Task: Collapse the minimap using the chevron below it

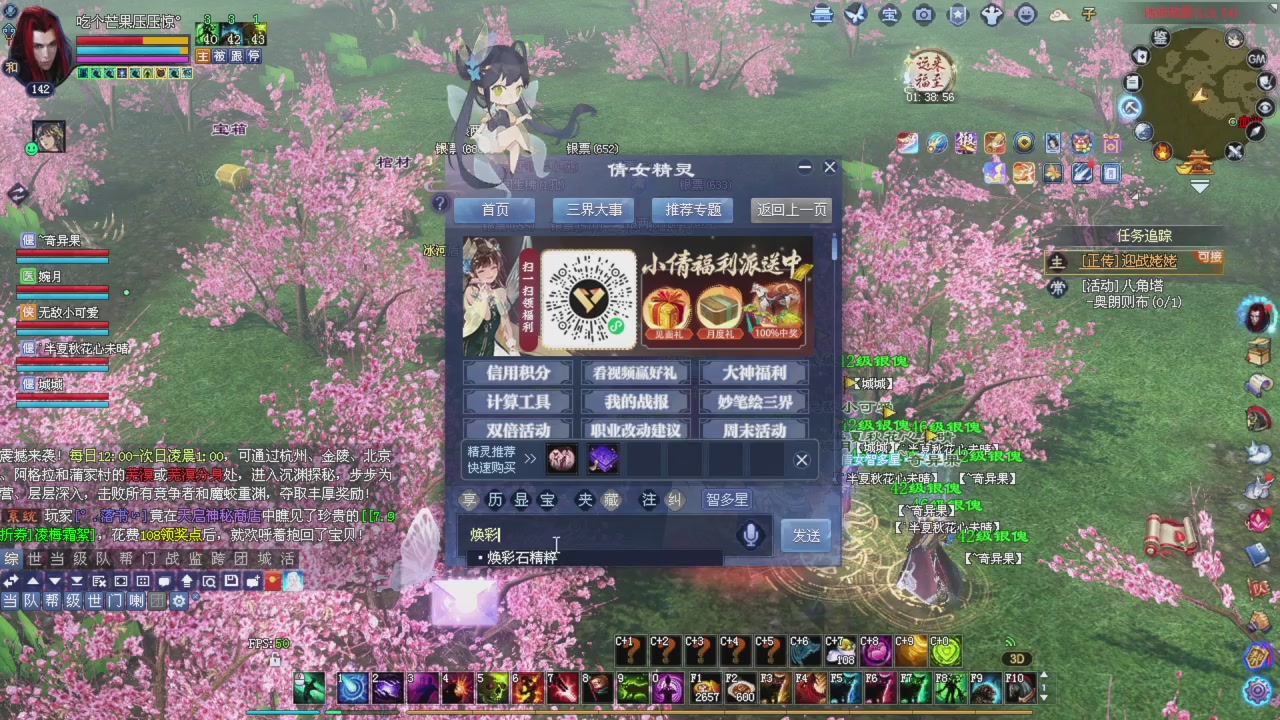Action: pyautogui.click(x=1200, y=185)
